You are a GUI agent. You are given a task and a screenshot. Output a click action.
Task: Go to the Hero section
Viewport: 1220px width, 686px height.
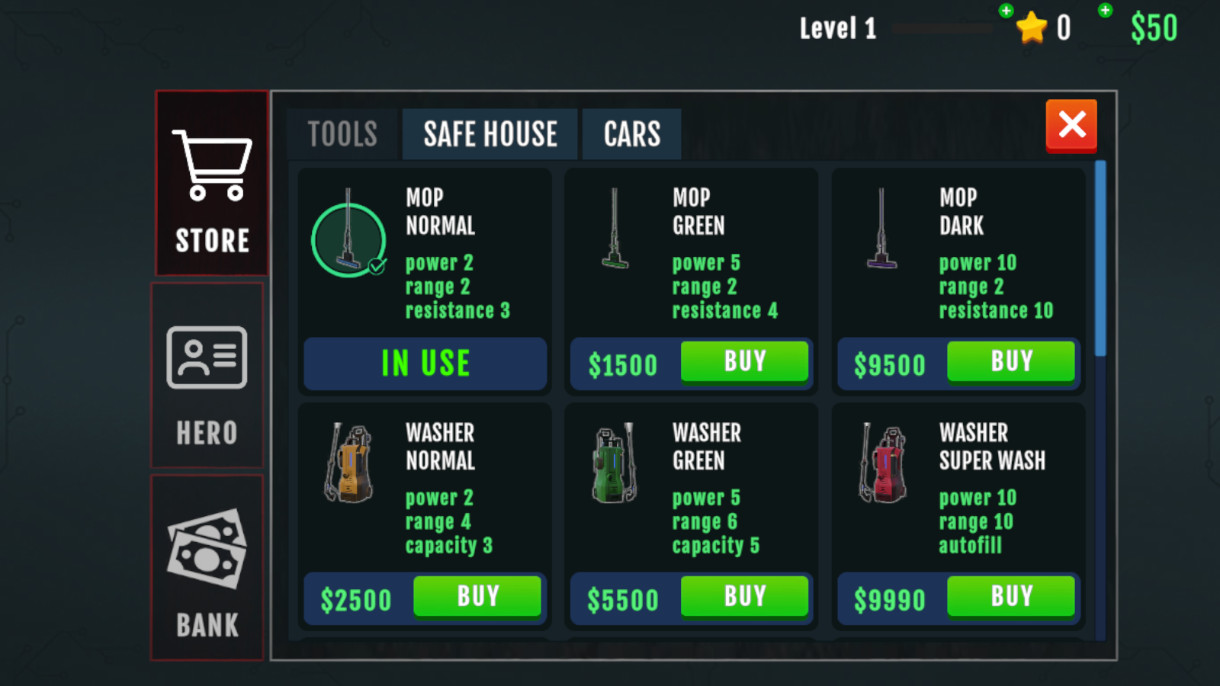pos(207,375)
